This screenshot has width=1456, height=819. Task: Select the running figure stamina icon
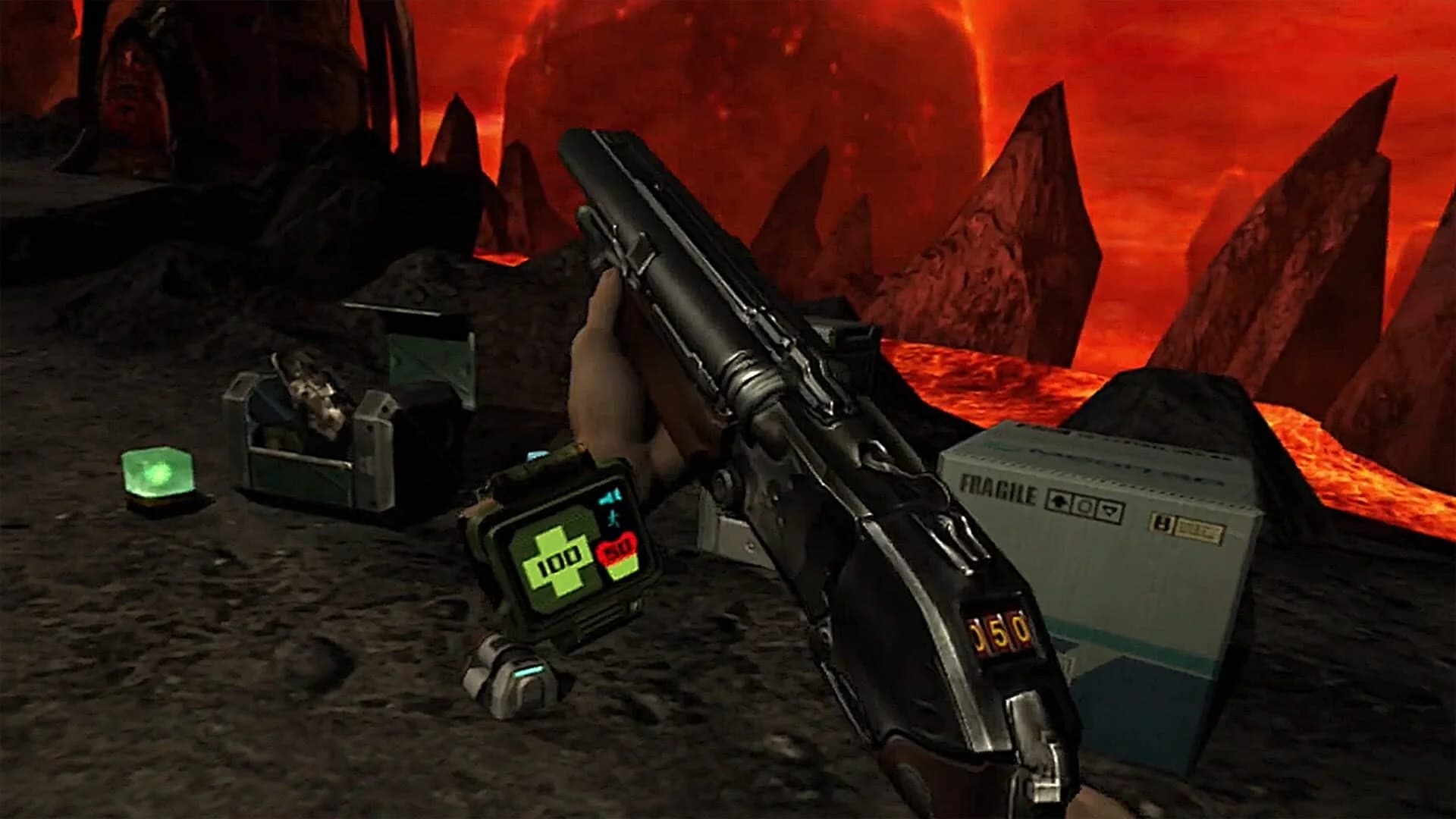point(616,519)
